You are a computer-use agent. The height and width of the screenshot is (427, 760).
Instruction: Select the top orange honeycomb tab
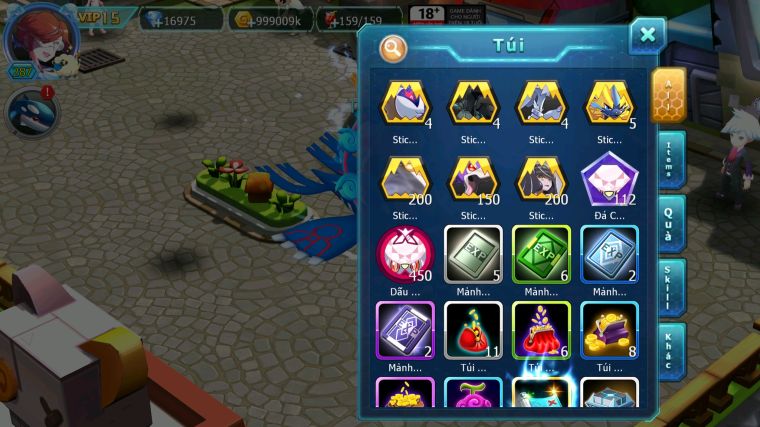668,95
